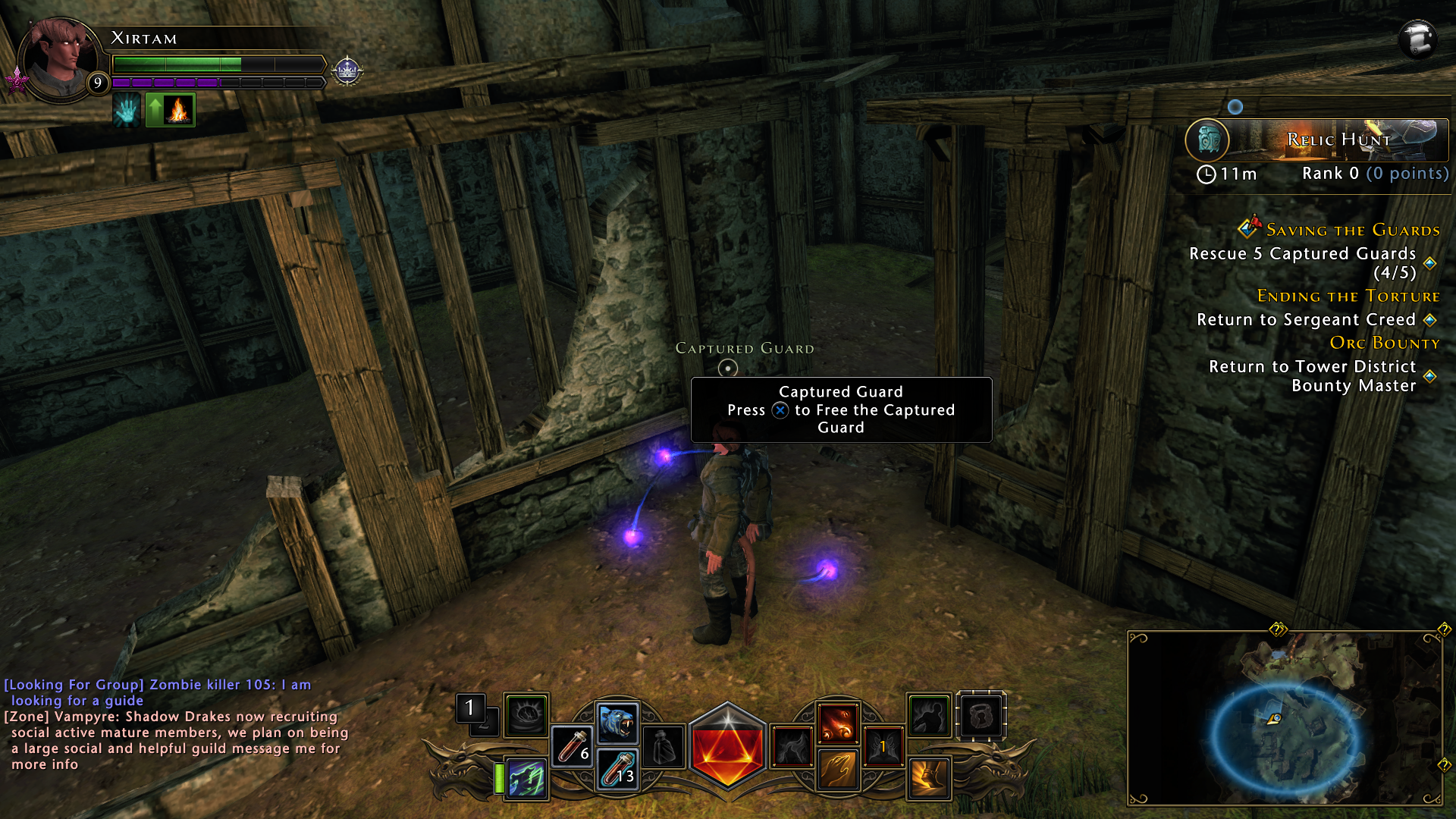Screen dimensions: 1456x819
Task: Toggle tracking for Return to Sergeant Creed
Action: pyautogui.click(x=1430, y=320)
